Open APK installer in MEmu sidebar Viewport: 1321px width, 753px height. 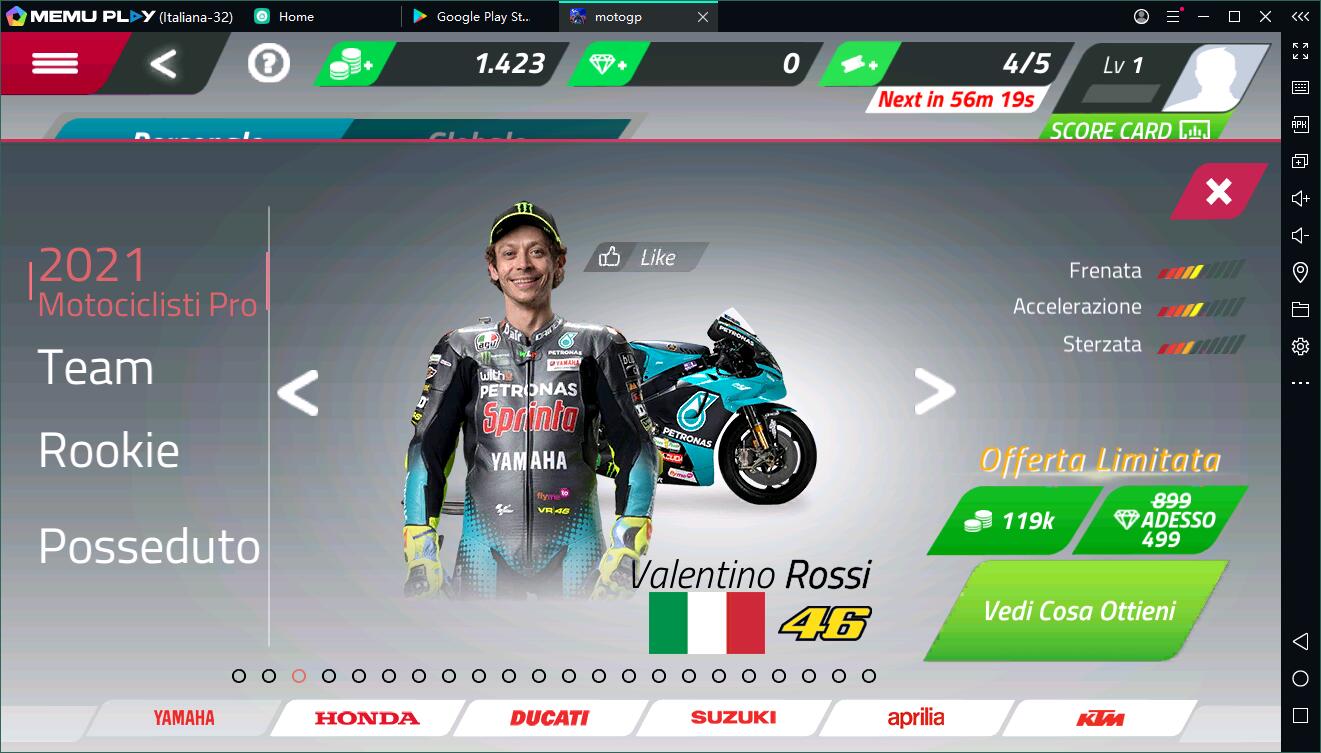(x=1300, y=123)
